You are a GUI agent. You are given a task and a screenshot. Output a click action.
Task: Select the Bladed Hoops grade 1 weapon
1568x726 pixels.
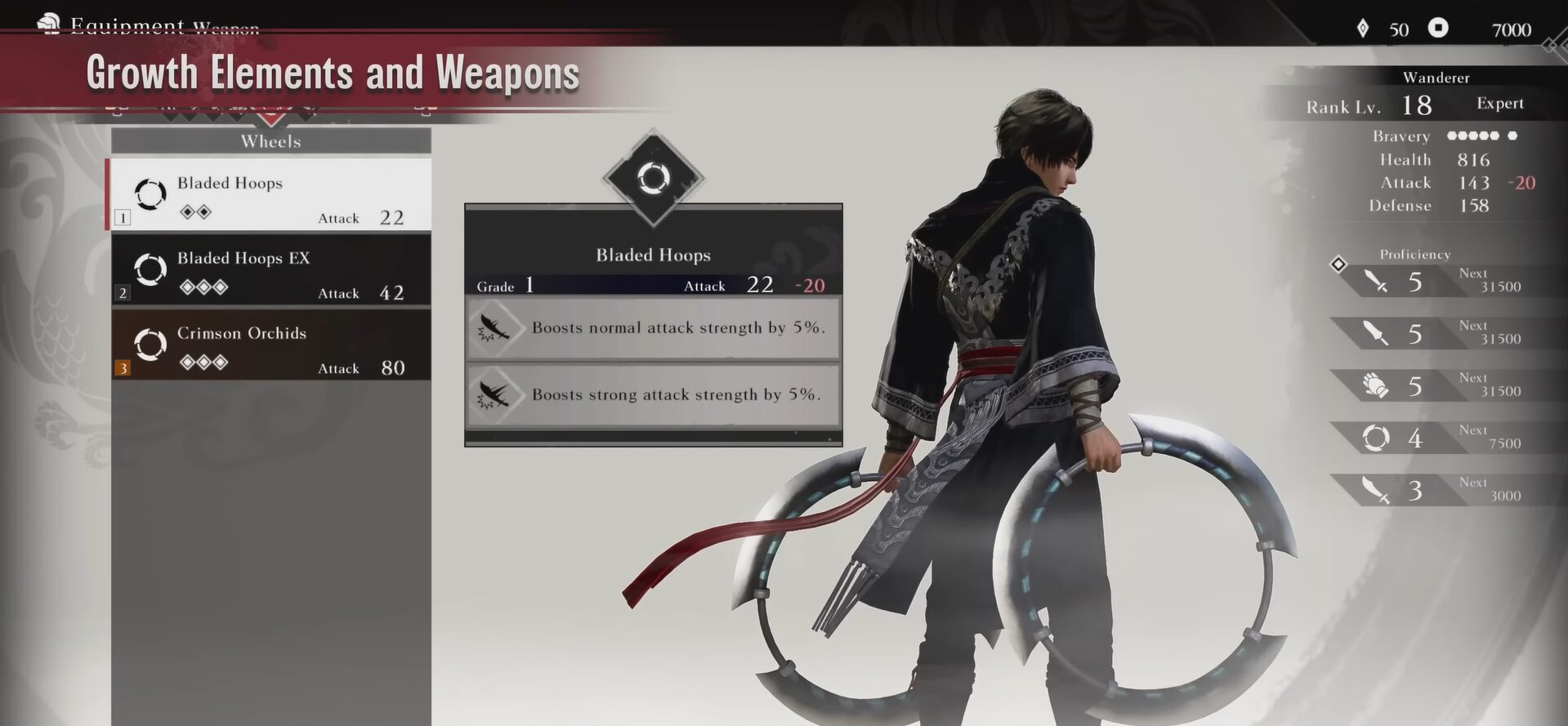point(270,194)
